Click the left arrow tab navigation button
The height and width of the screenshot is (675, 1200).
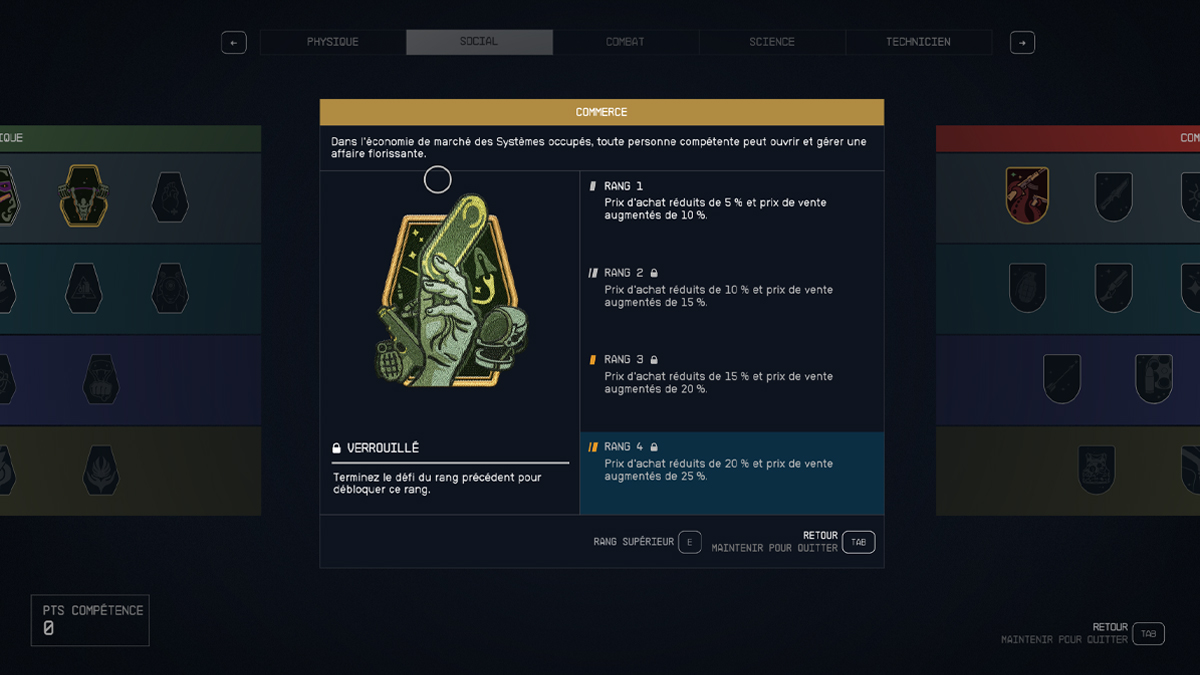point(233,43)
